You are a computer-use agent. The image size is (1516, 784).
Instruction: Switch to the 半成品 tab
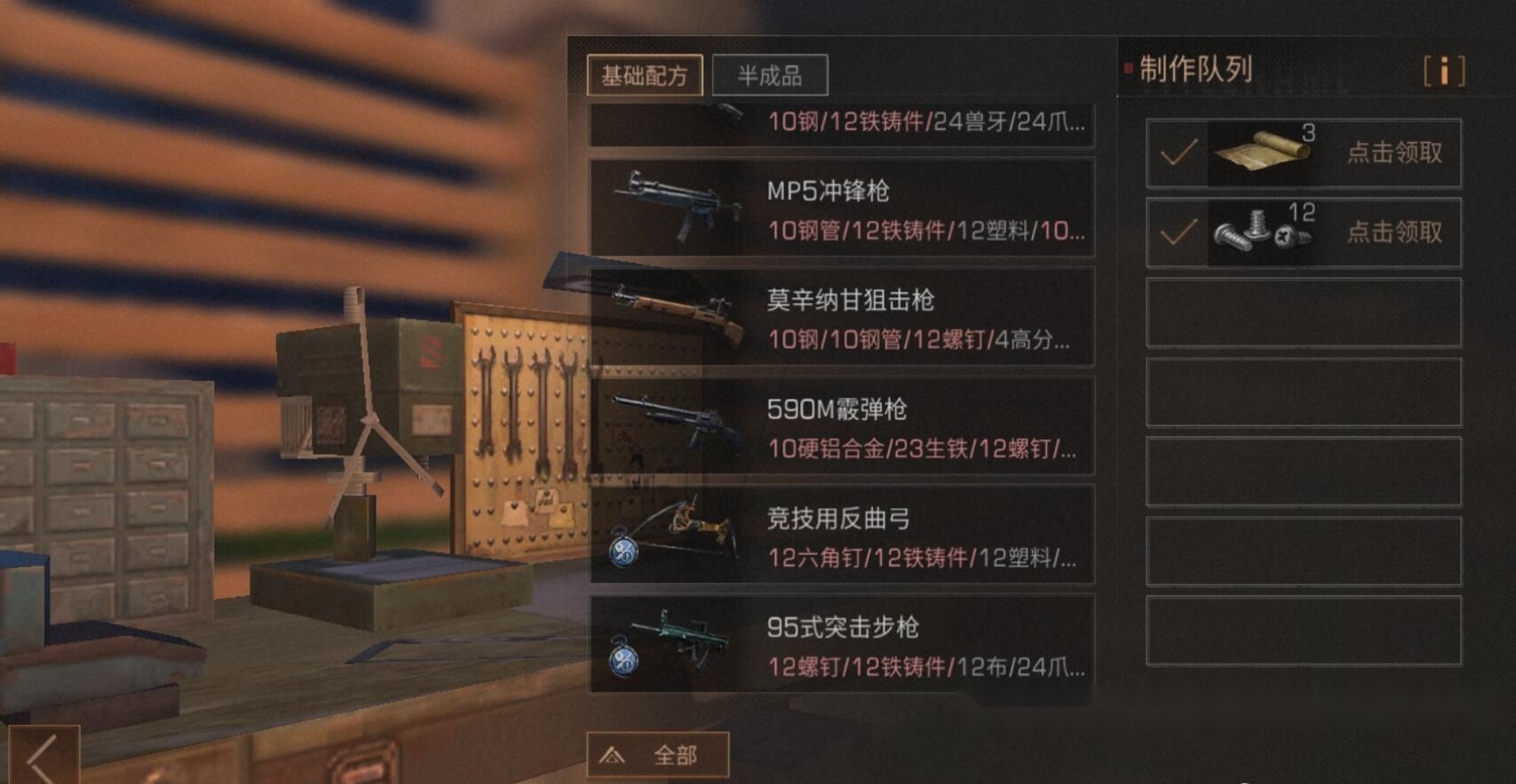point(771,75)
